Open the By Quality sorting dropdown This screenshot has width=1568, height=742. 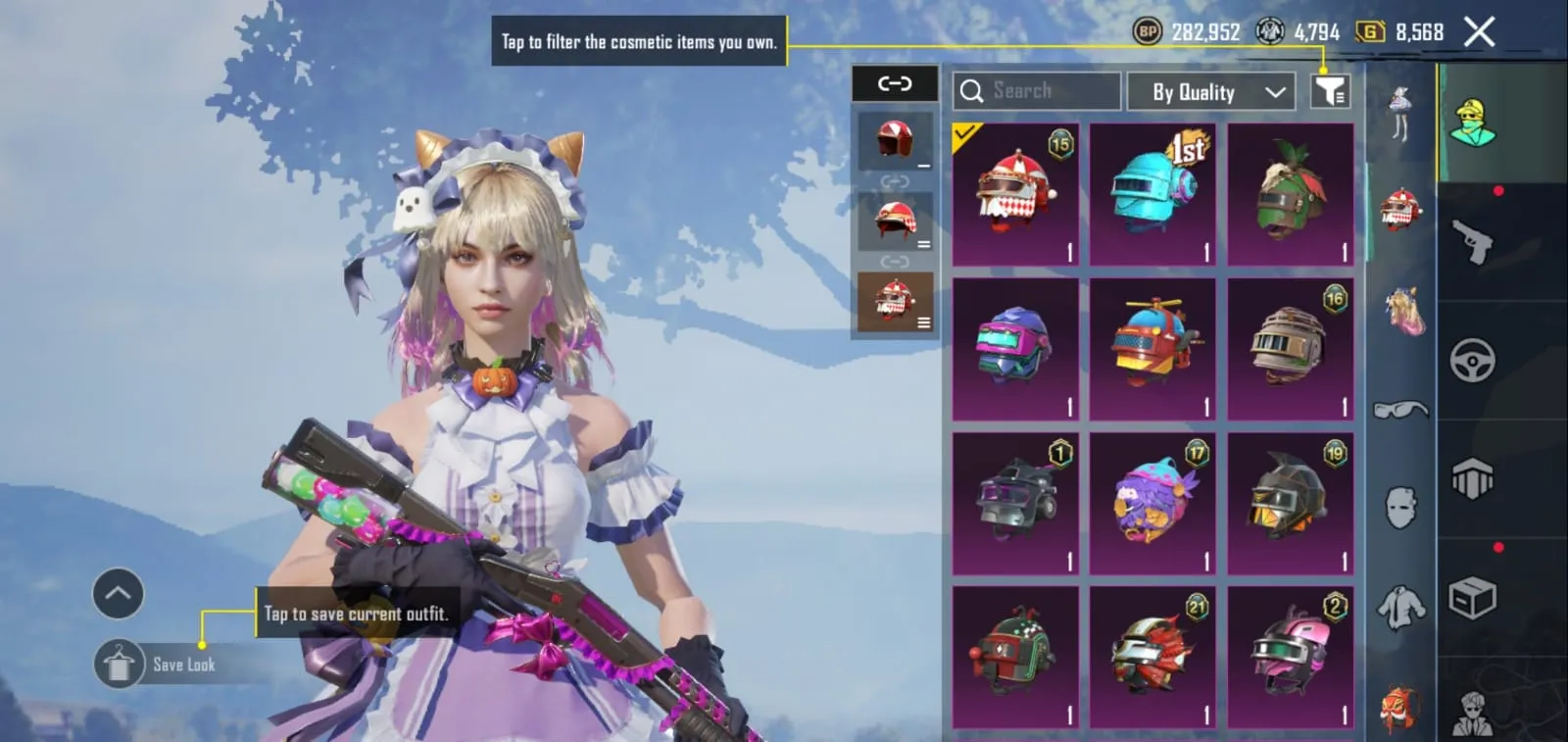pos(1211,91)
